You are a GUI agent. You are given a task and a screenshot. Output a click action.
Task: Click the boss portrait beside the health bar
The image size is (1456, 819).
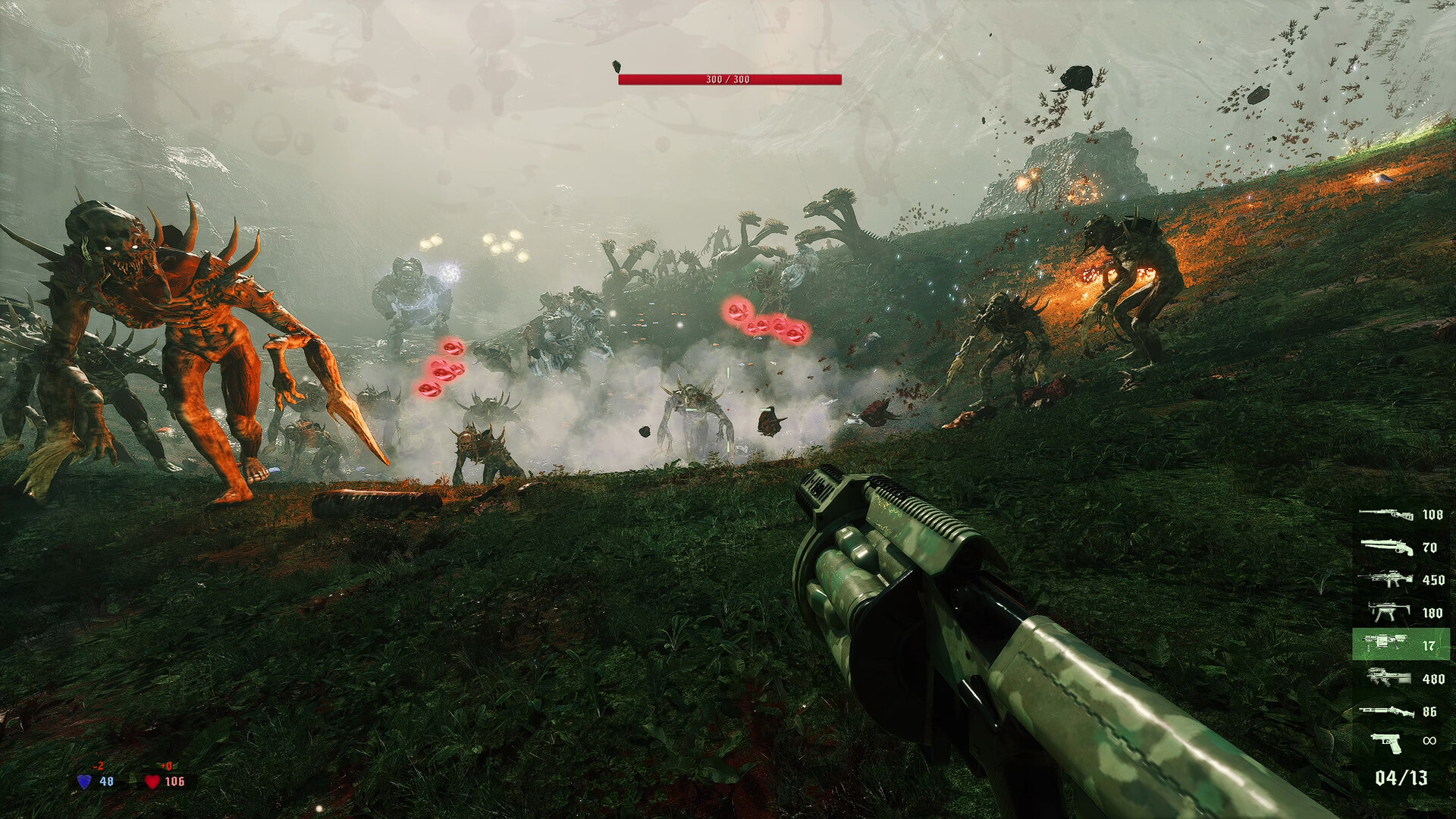[x=616, y=67]
